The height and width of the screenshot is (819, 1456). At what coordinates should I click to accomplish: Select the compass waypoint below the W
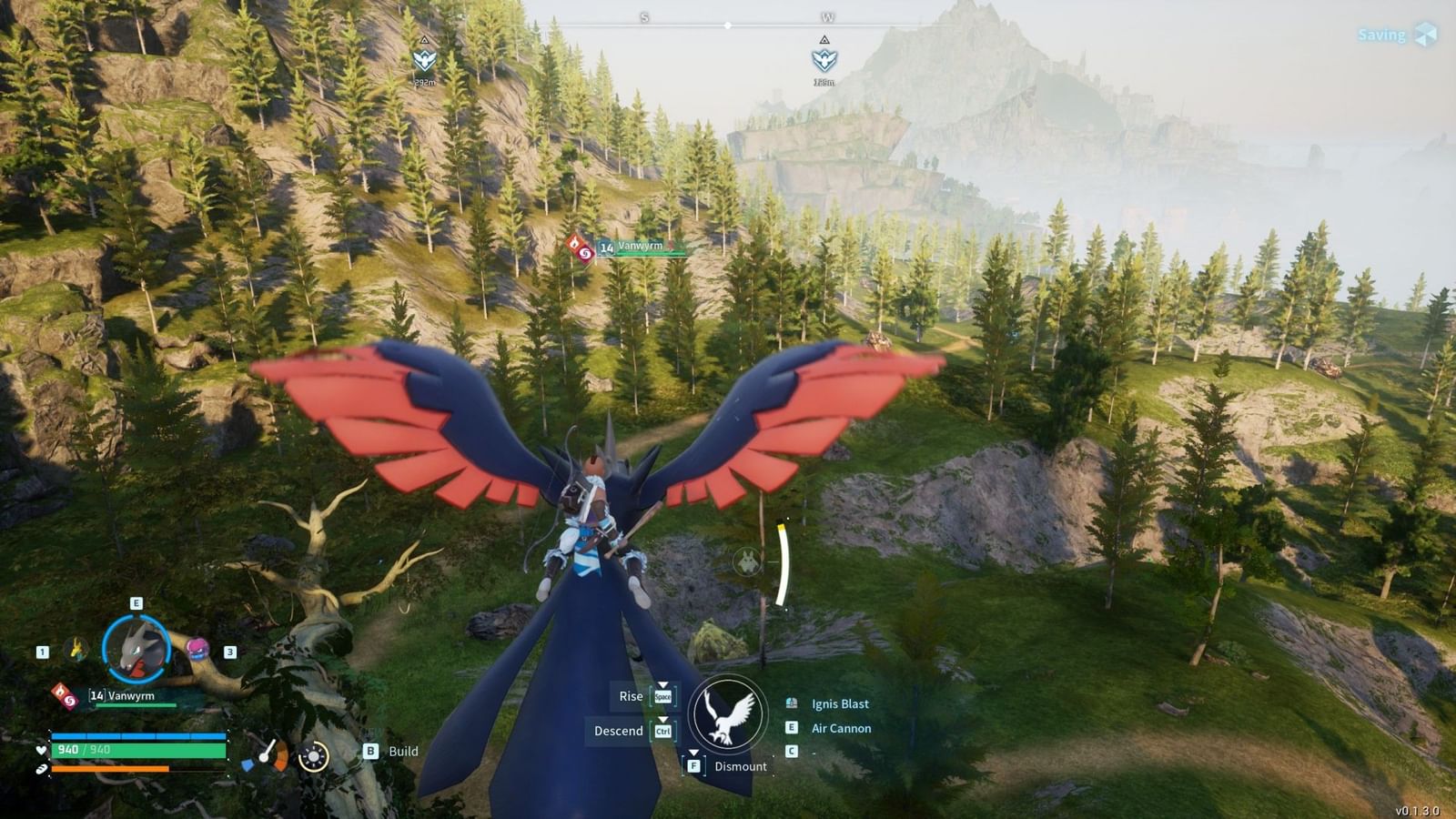pos(824,60)
